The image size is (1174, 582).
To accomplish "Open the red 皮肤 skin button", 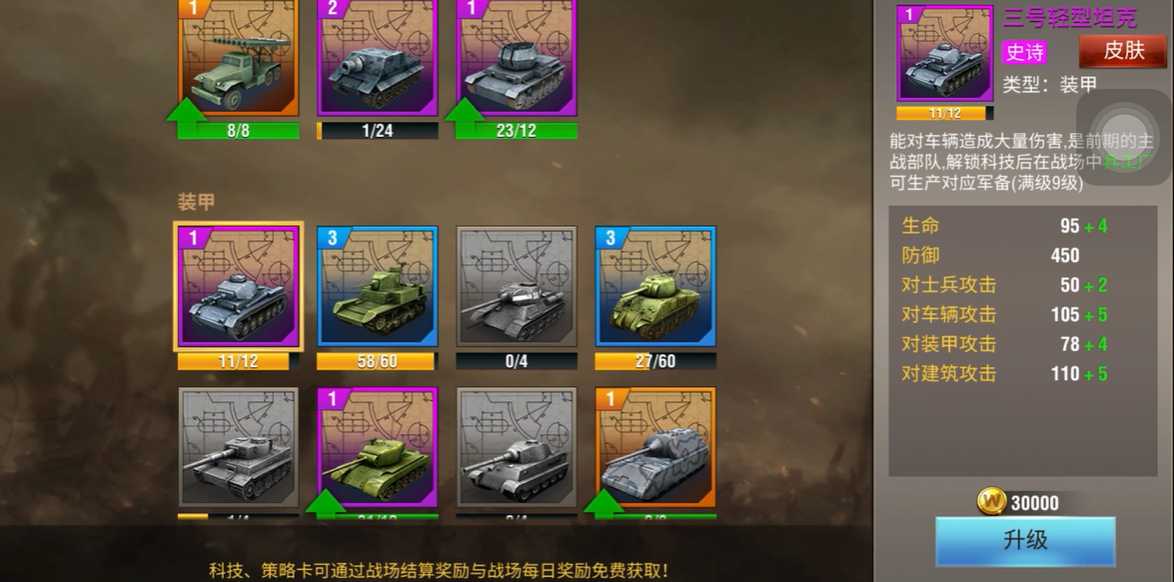I will tap(1123, 51).
